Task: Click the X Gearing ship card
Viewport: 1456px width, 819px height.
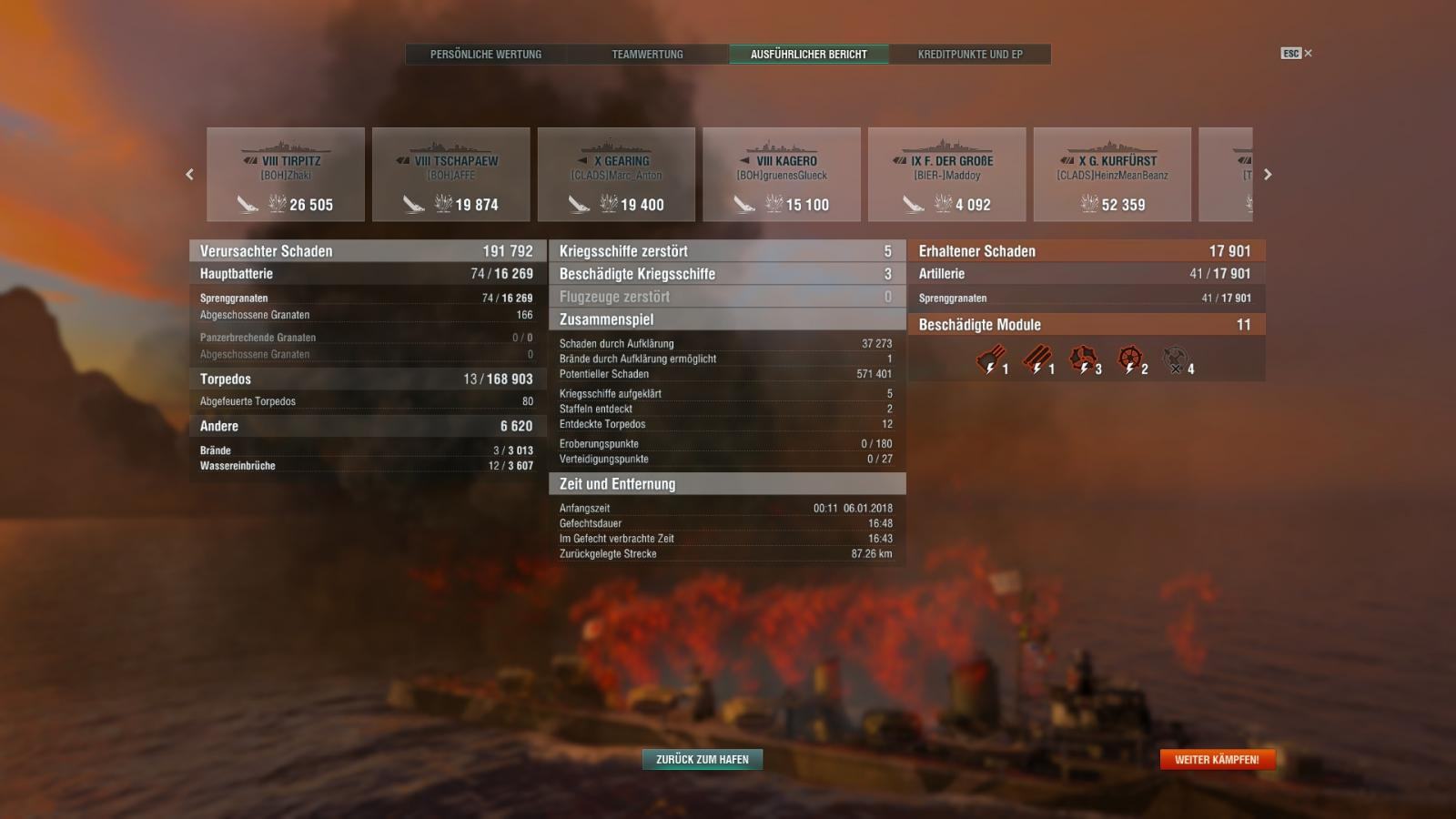Action: [616, 175]
